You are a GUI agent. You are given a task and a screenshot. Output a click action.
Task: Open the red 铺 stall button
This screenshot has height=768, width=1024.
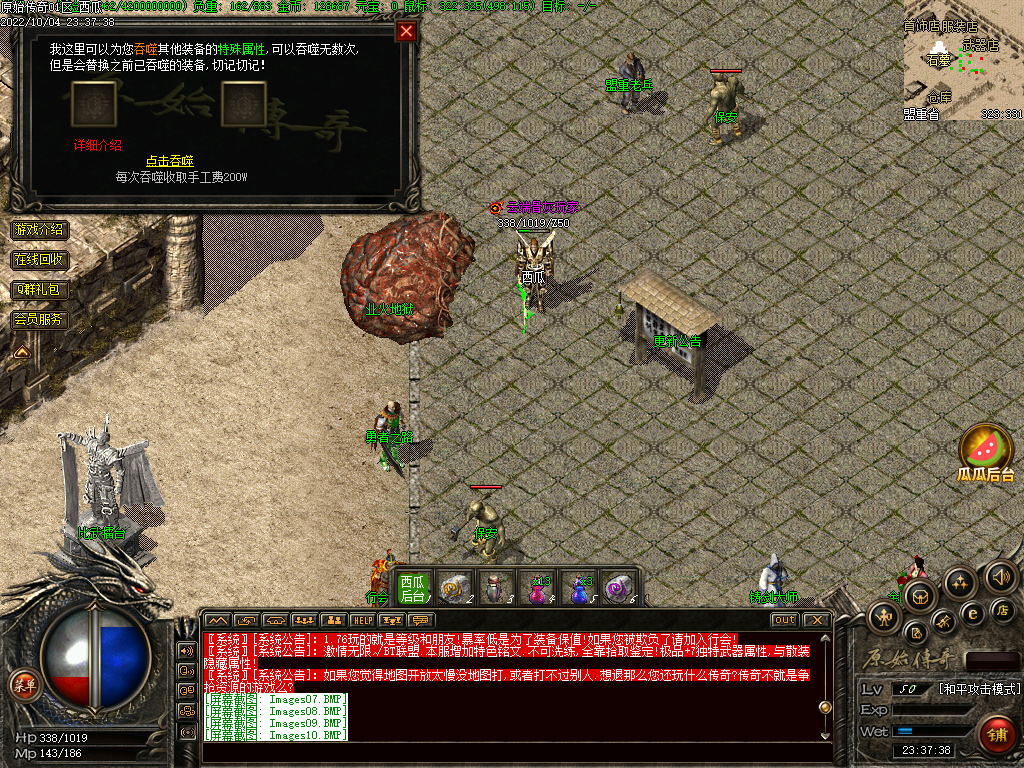[996, 736]
